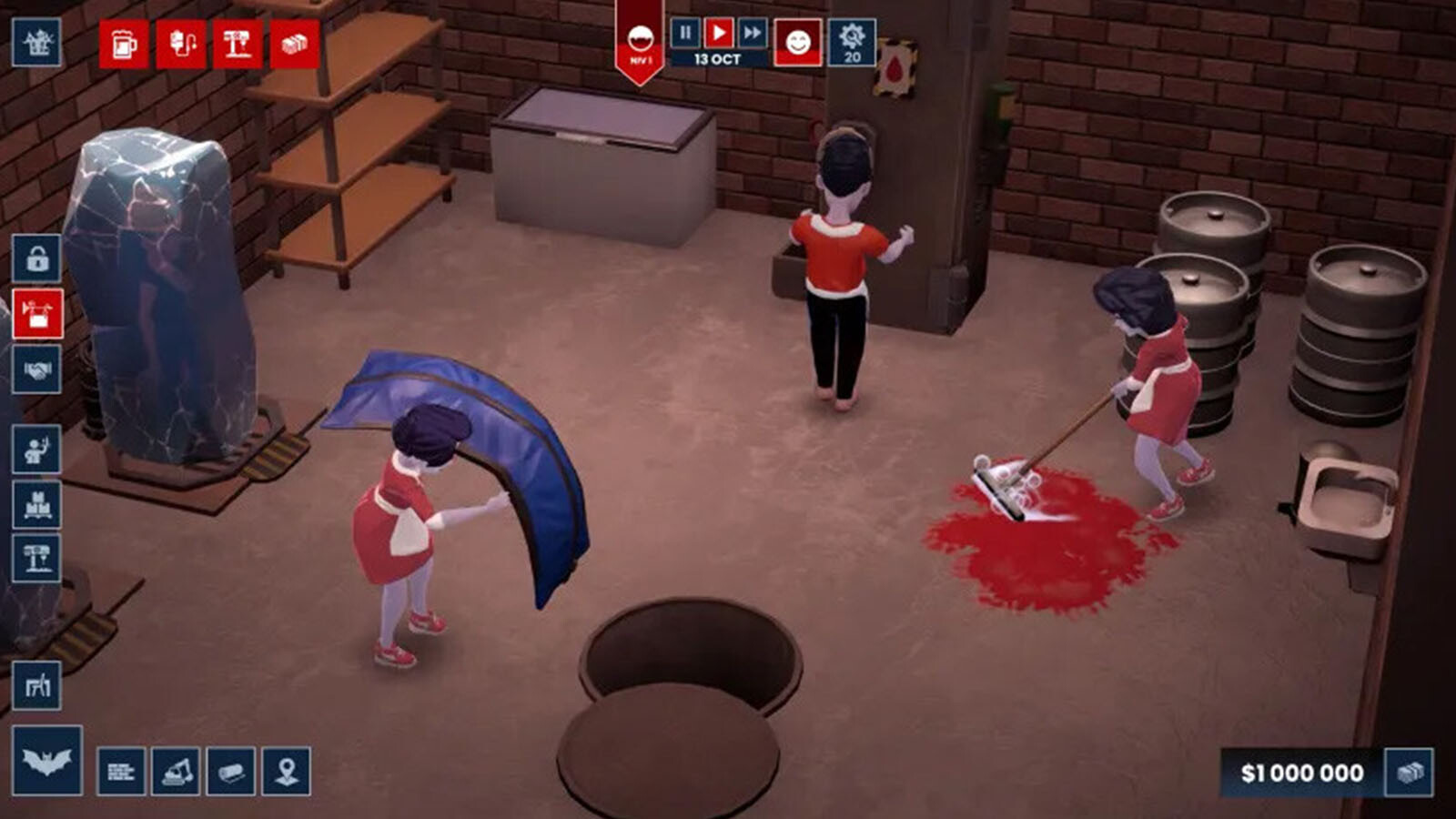Set the game to normal play speed

click(x=719, y=34)
